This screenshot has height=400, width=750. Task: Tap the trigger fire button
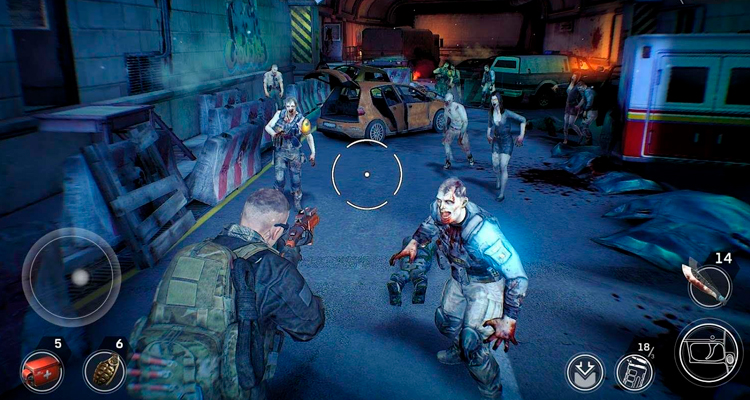(x=708, y=352)
